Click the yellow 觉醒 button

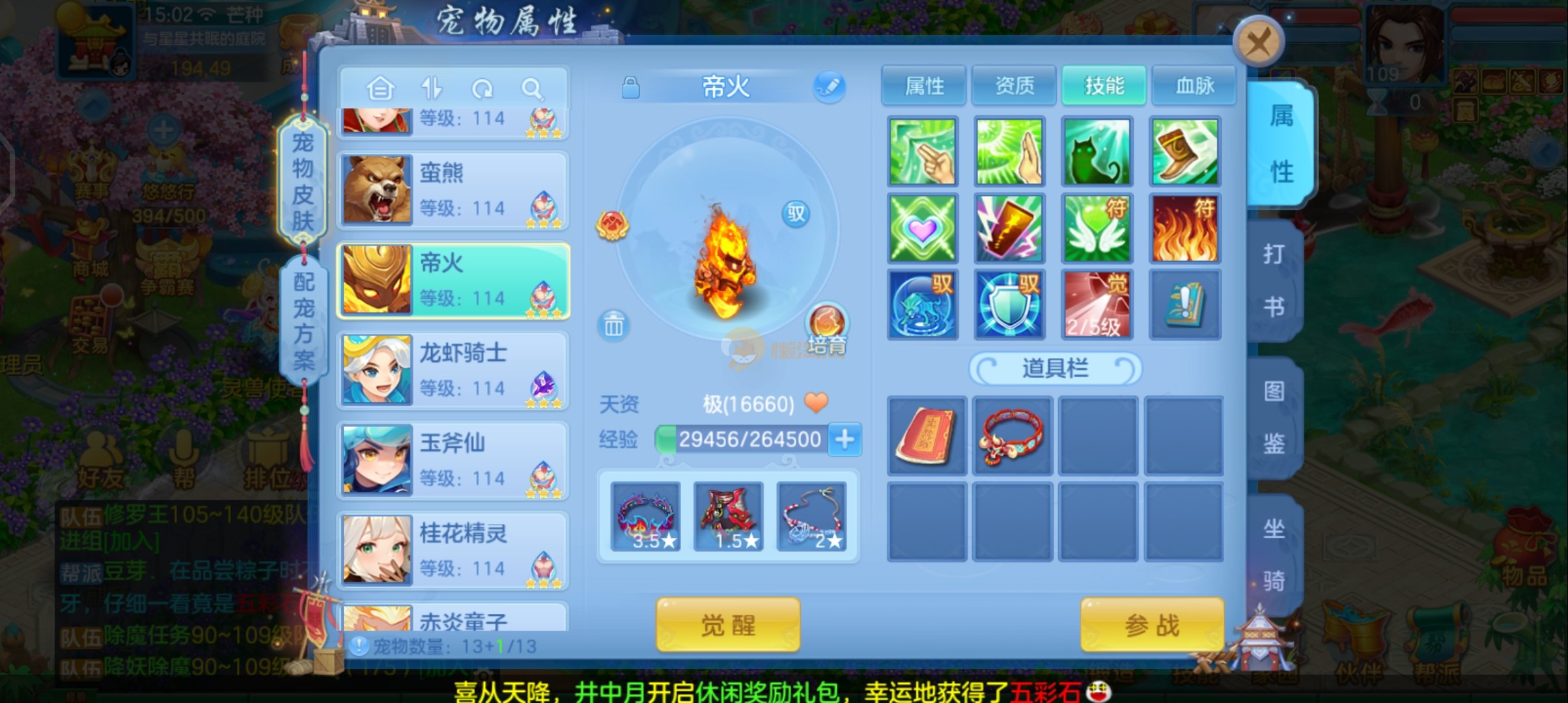tap(727, 625)
